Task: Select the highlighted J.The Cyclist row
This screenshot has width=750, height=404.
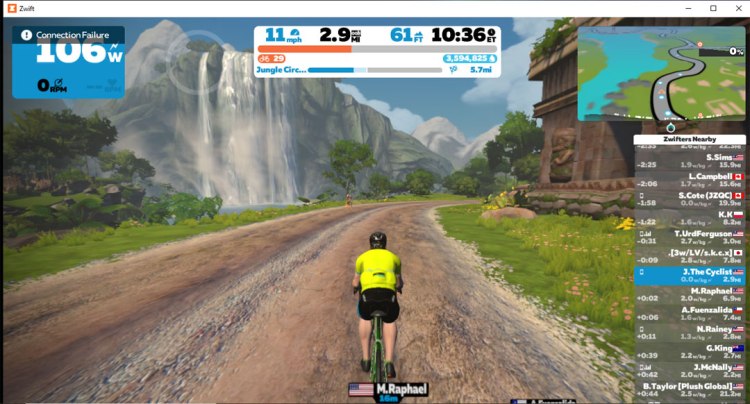Action: [690, 275]
